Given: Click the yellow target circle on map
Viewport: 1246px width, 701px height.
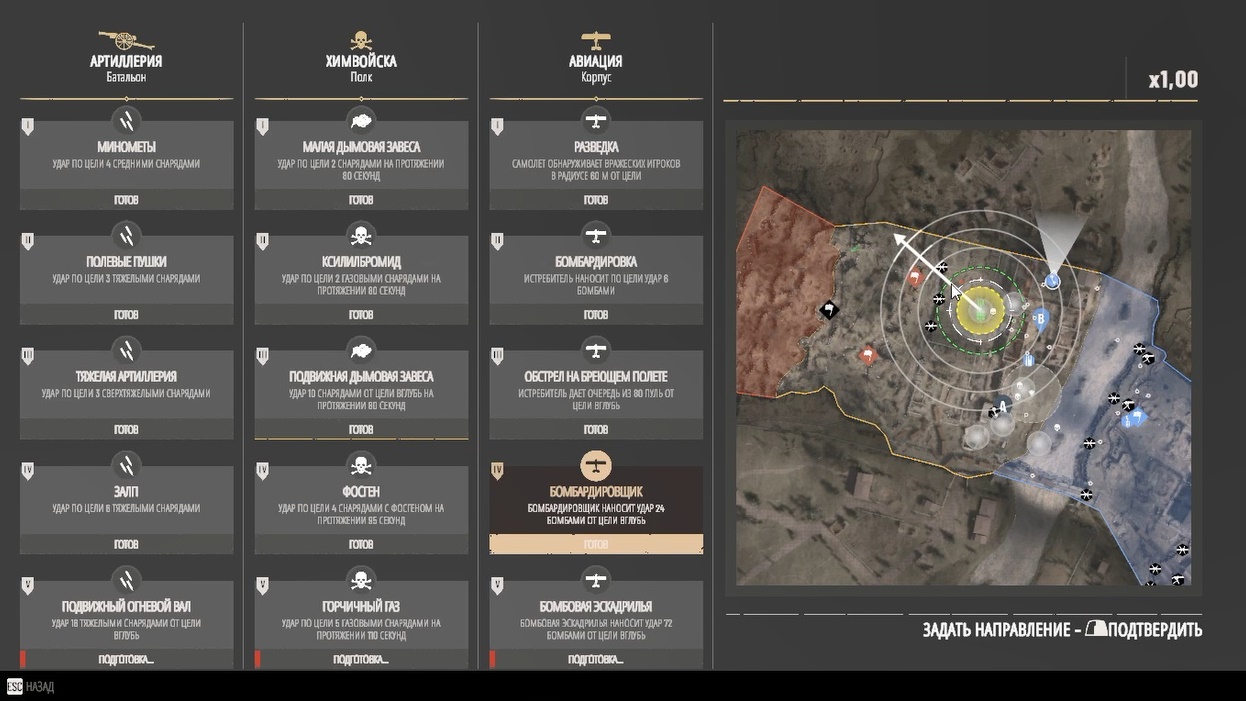Looking at the screenshot, I should pyautogui.click(x=980, y=309).
